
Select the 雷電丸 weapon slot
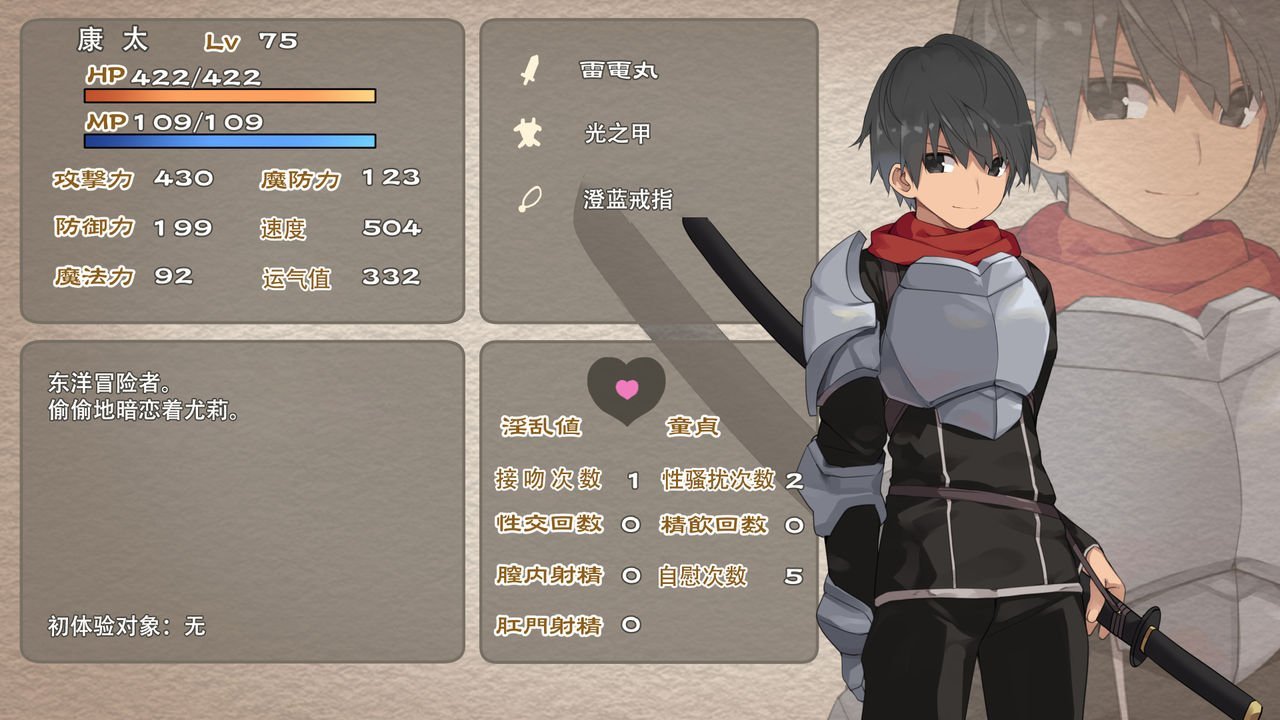pos(618,70)
